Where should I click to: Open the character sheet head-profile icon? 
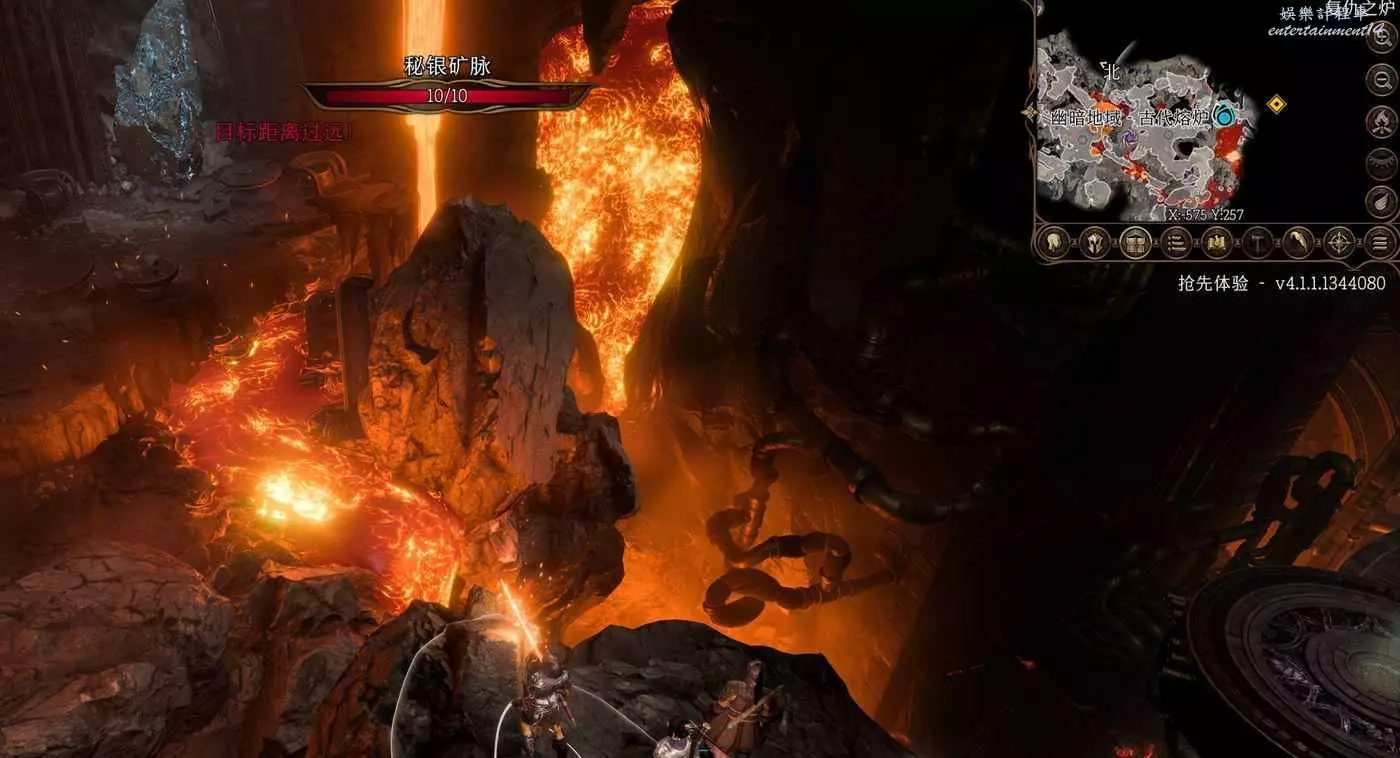click(x=1053, y=242)
